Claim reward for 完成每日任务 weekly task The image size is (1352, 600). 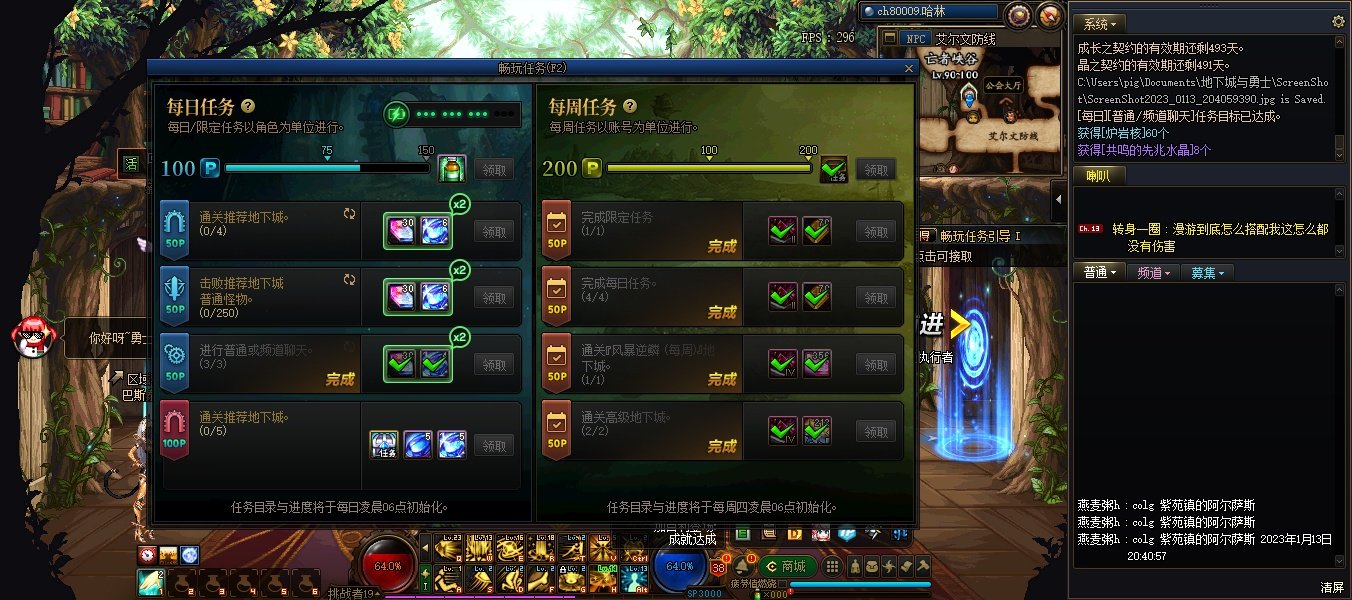[x=876, y=297]
